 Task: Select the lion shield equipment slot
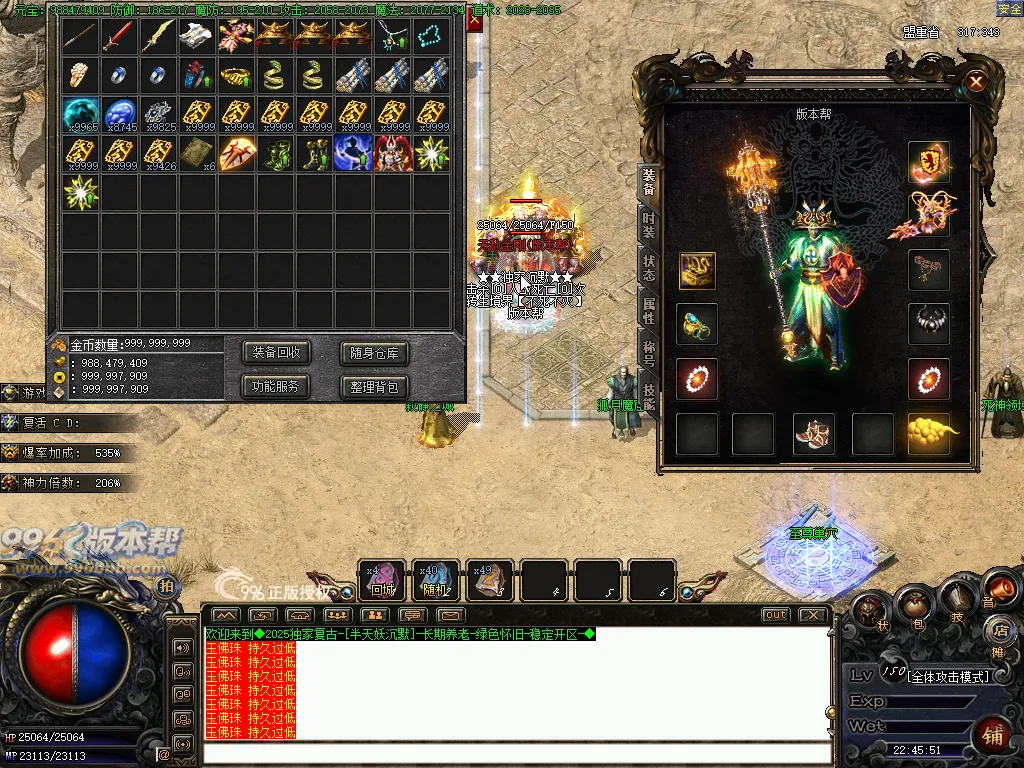point(929,162)
